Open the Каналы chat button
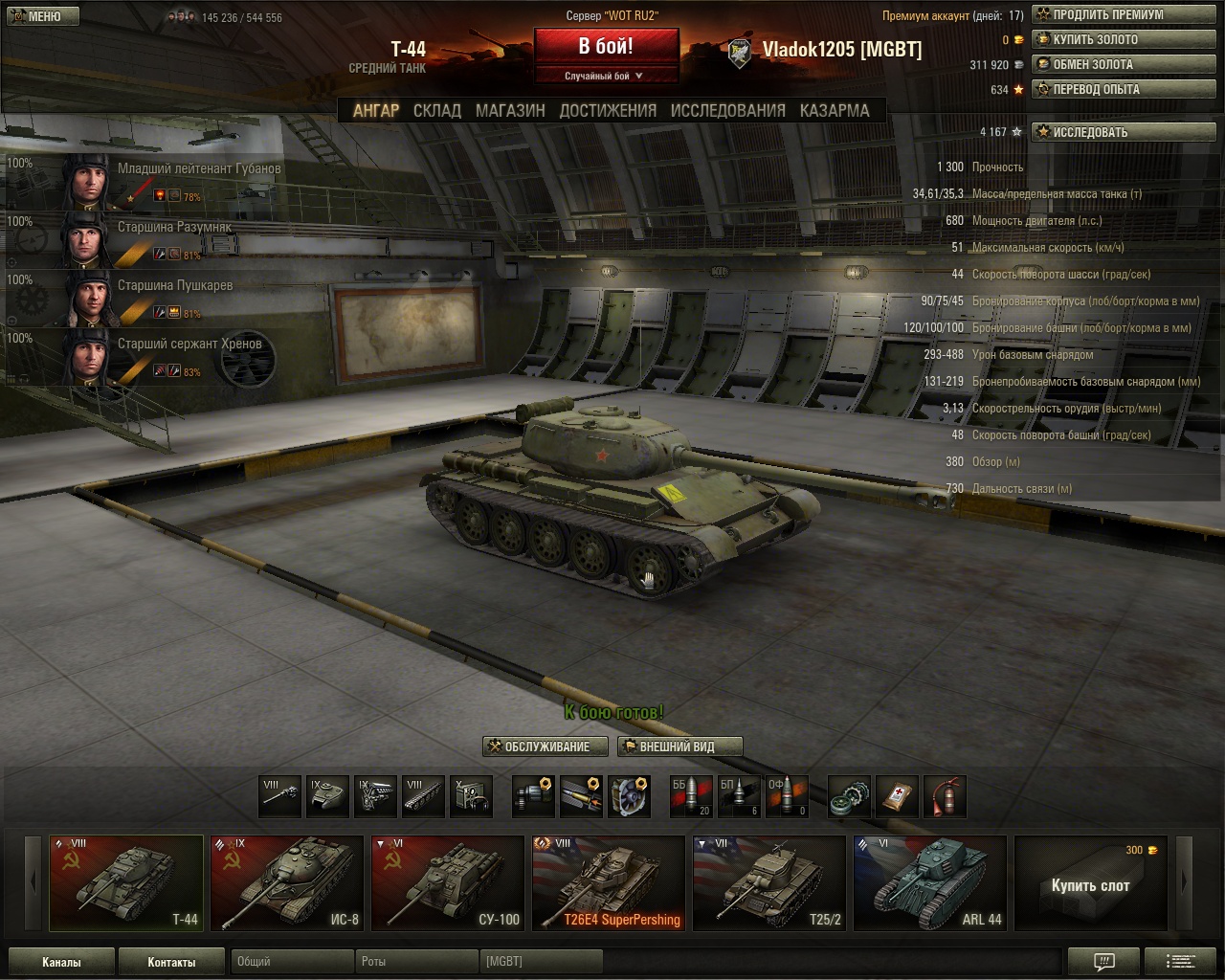Viewport: 1225px width, 980px height. [x=61, y=962]
